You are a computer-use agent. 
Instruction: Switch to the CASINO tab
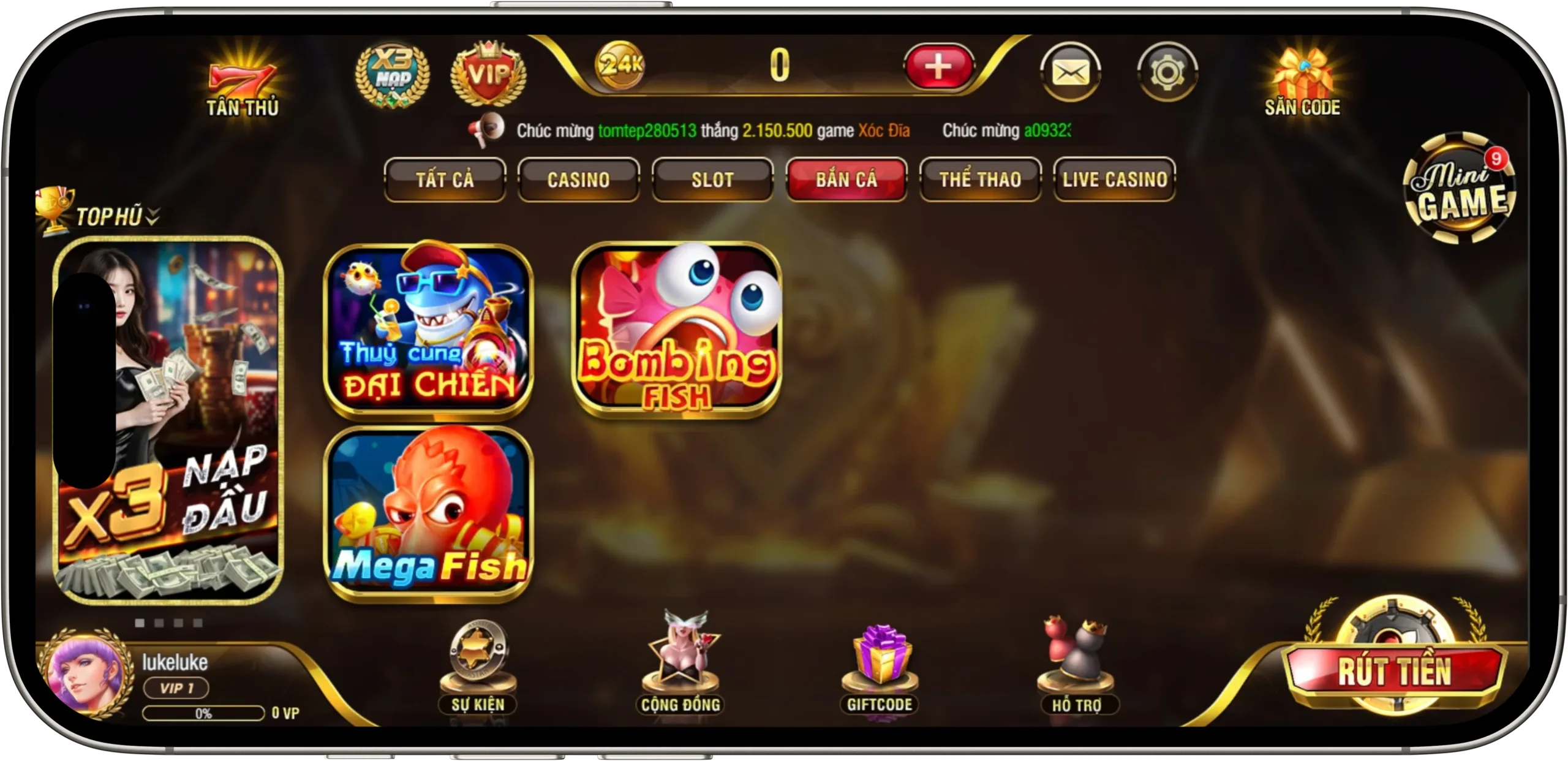(x=578, y=180)
